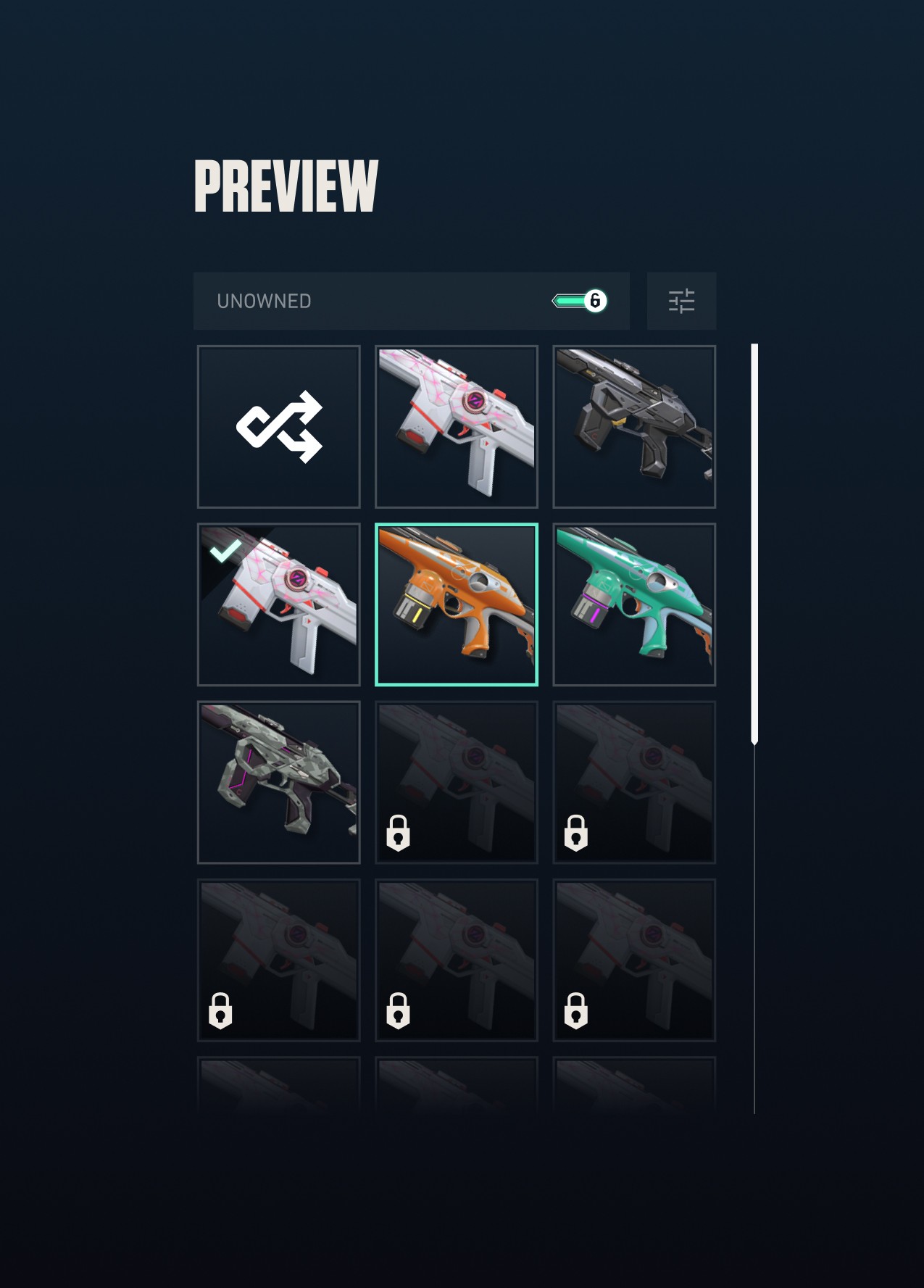The width and height of the screenshot is (924, 1288).
Task: Select the random shuffle skin tile
Action: point(279,427)
